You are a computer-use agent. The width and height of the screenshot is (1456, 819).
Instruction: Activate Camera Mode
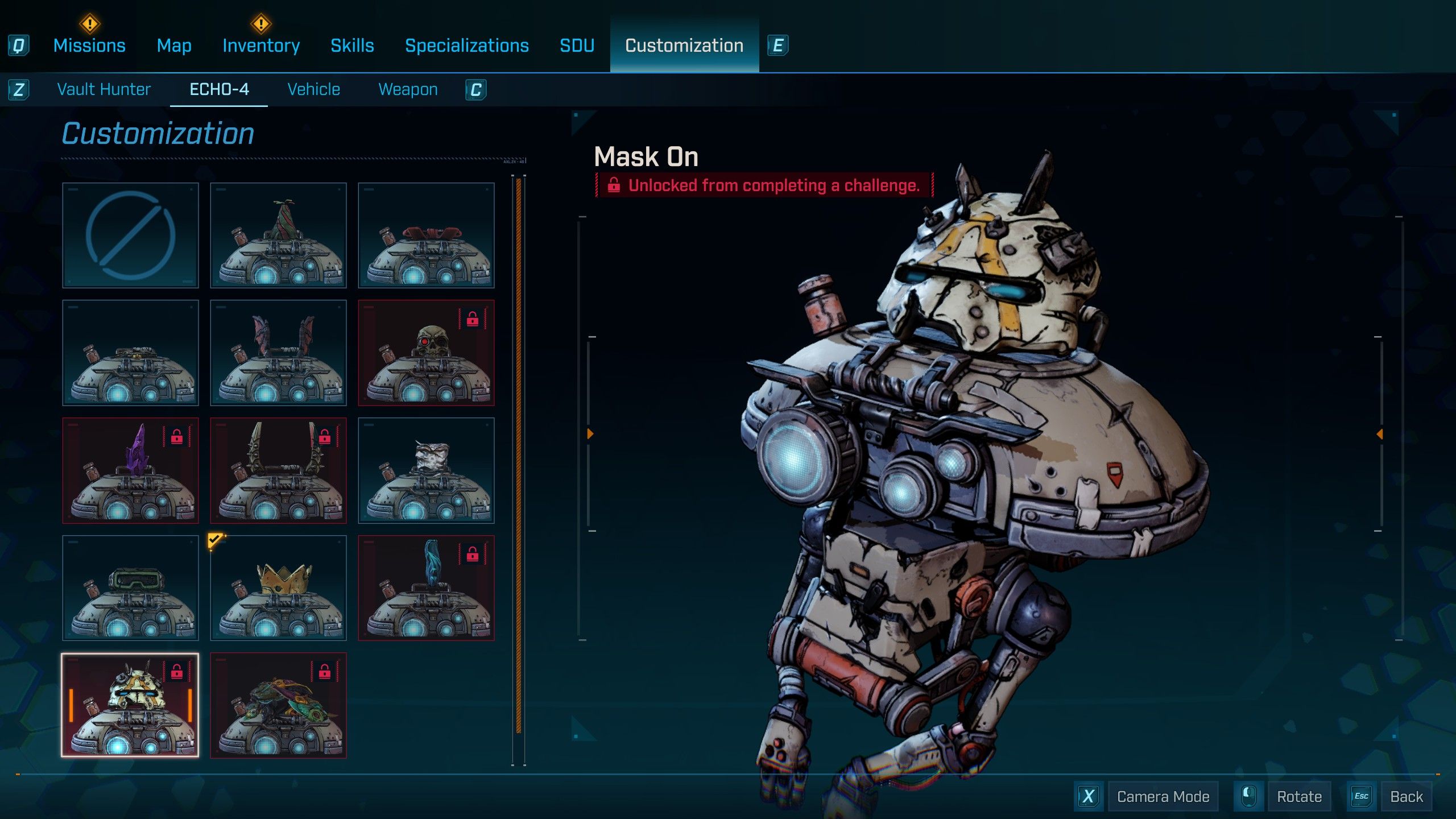point(1163,796)
